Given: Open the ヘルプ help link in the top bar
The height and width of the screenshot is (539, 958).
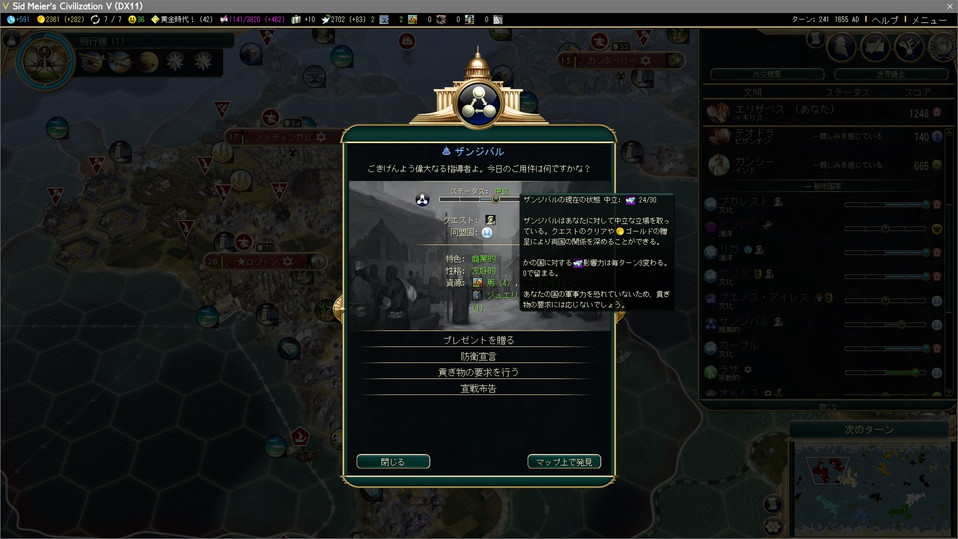Looking at the screenshot, I should tap(885, 20).
